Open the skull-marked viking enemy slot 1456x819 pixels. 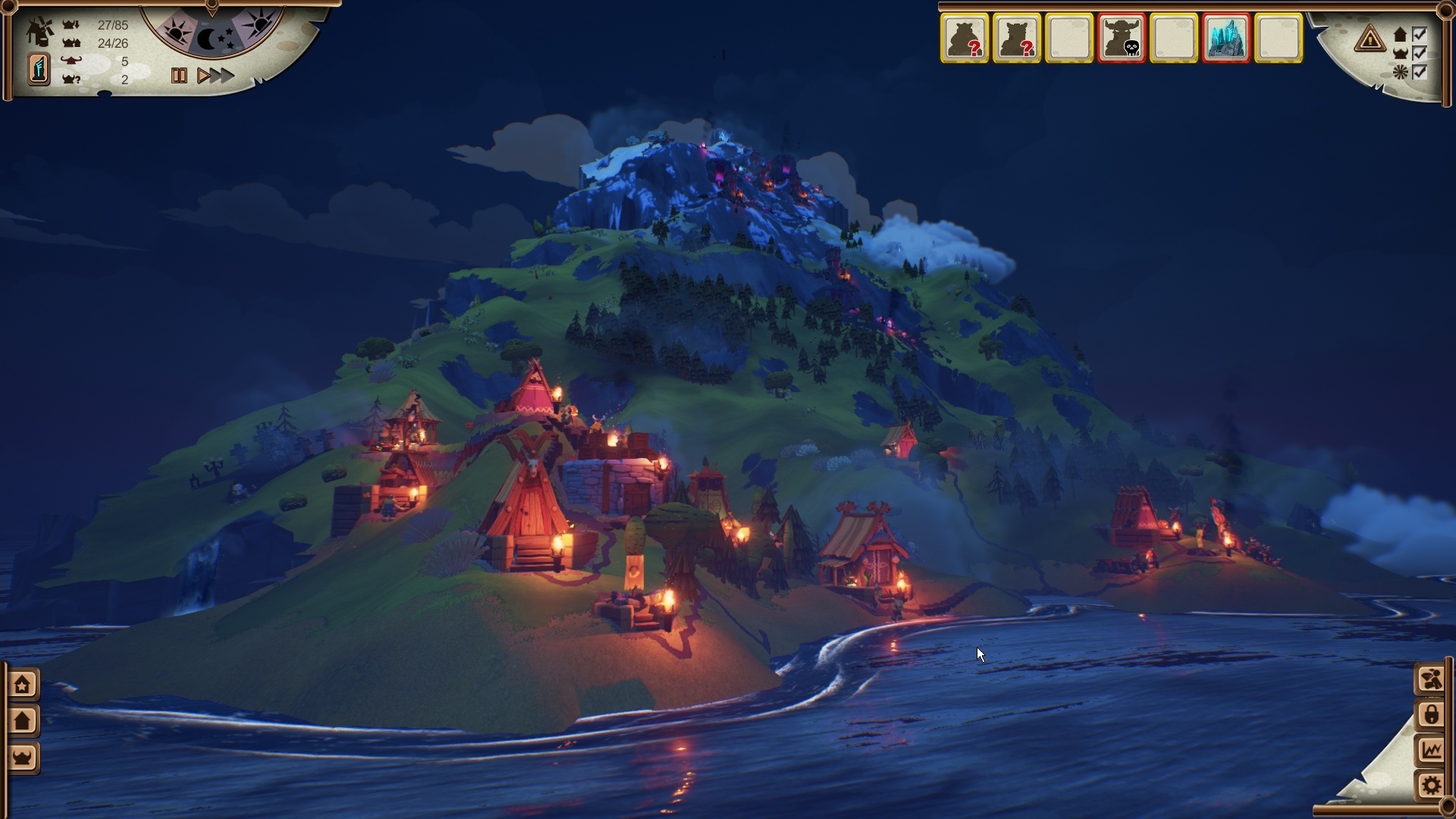tap(1123, 38)
